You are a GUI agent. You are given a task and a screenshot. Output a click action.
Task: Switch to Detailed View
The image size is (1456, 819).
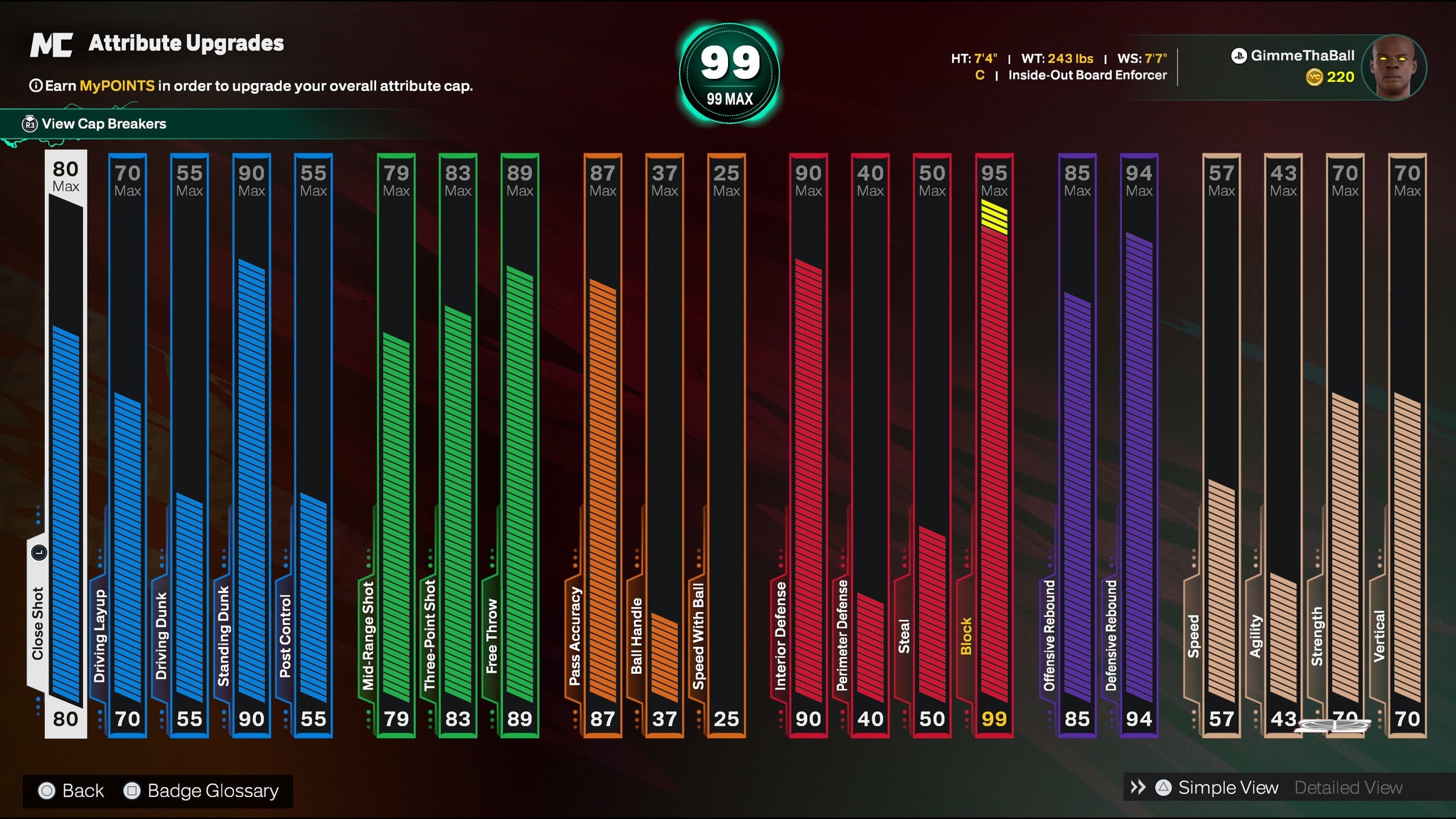(x=1348, y=788)
